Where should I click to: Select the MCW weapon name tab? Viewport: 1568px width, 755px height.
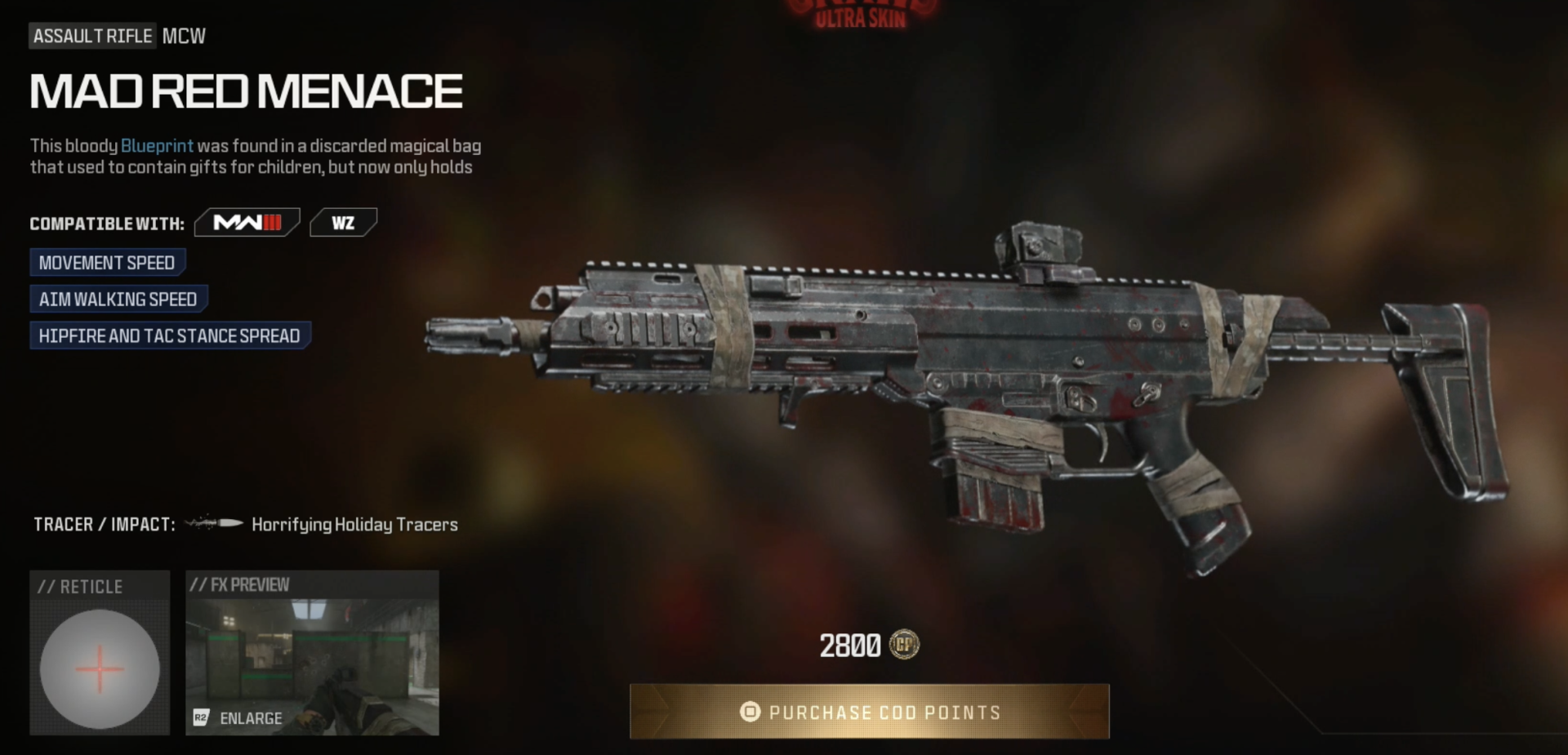tap(182, 35)
